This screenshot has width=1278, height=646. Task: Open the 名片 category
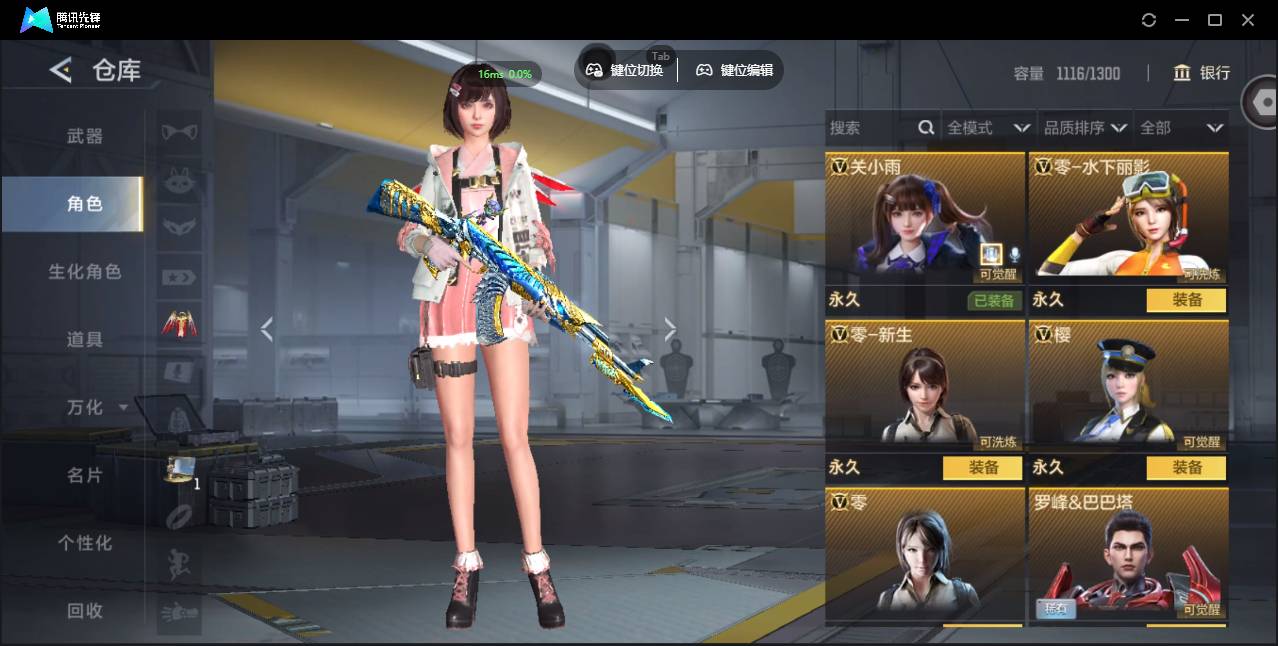[x=85, y=476]
